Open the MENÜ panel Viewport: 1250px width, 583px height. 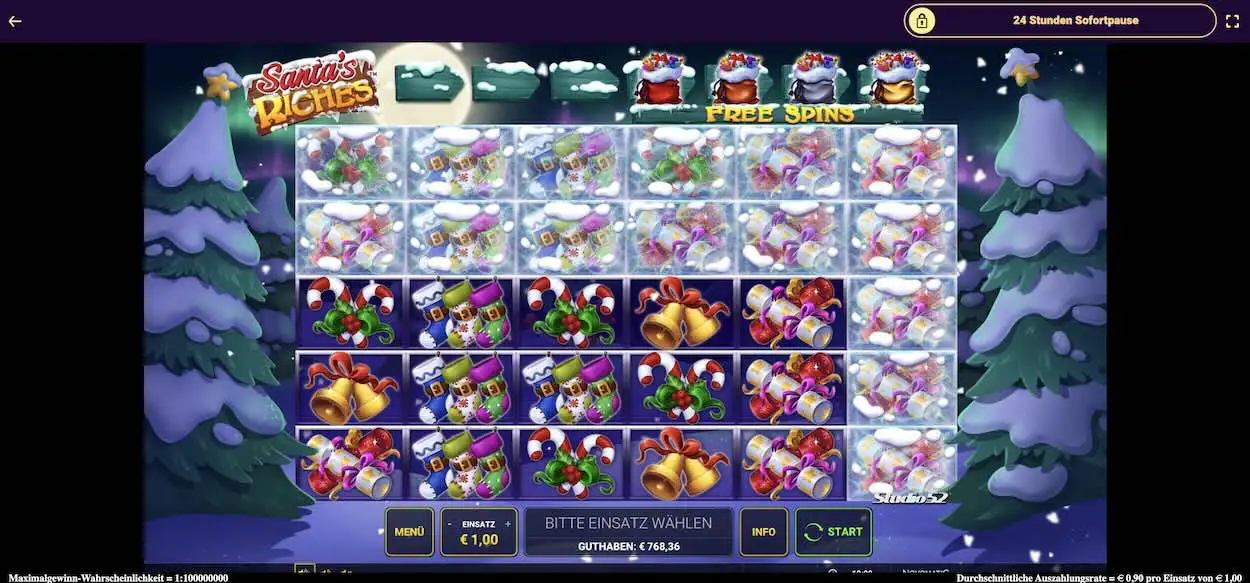pyautogui.click(x=409, y=532)
